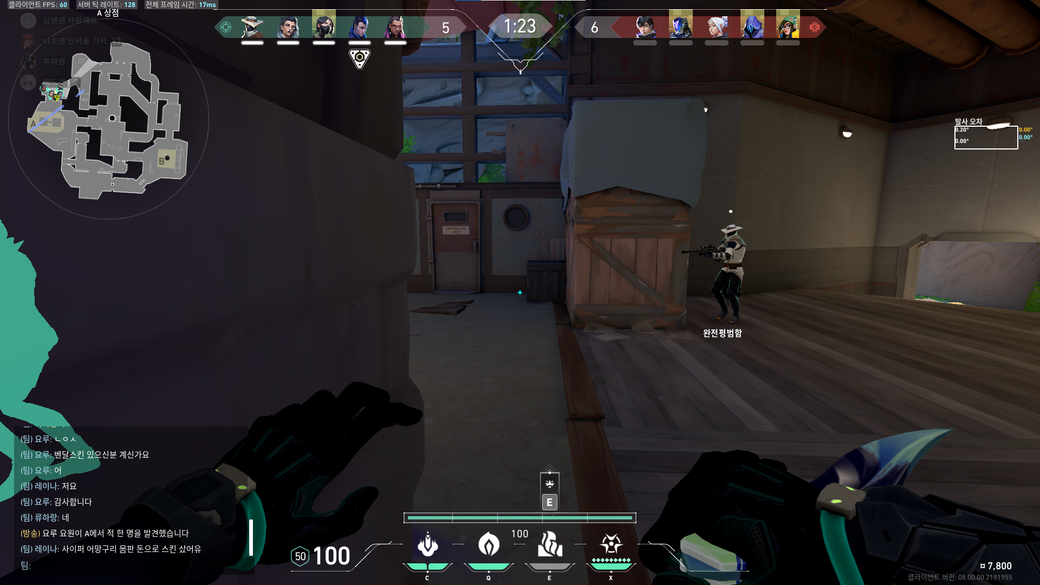Select the masked Viper portrait in the team bar
Image resolution: width=1040 pixels, height=585 pixels.
tap(324, 26)
